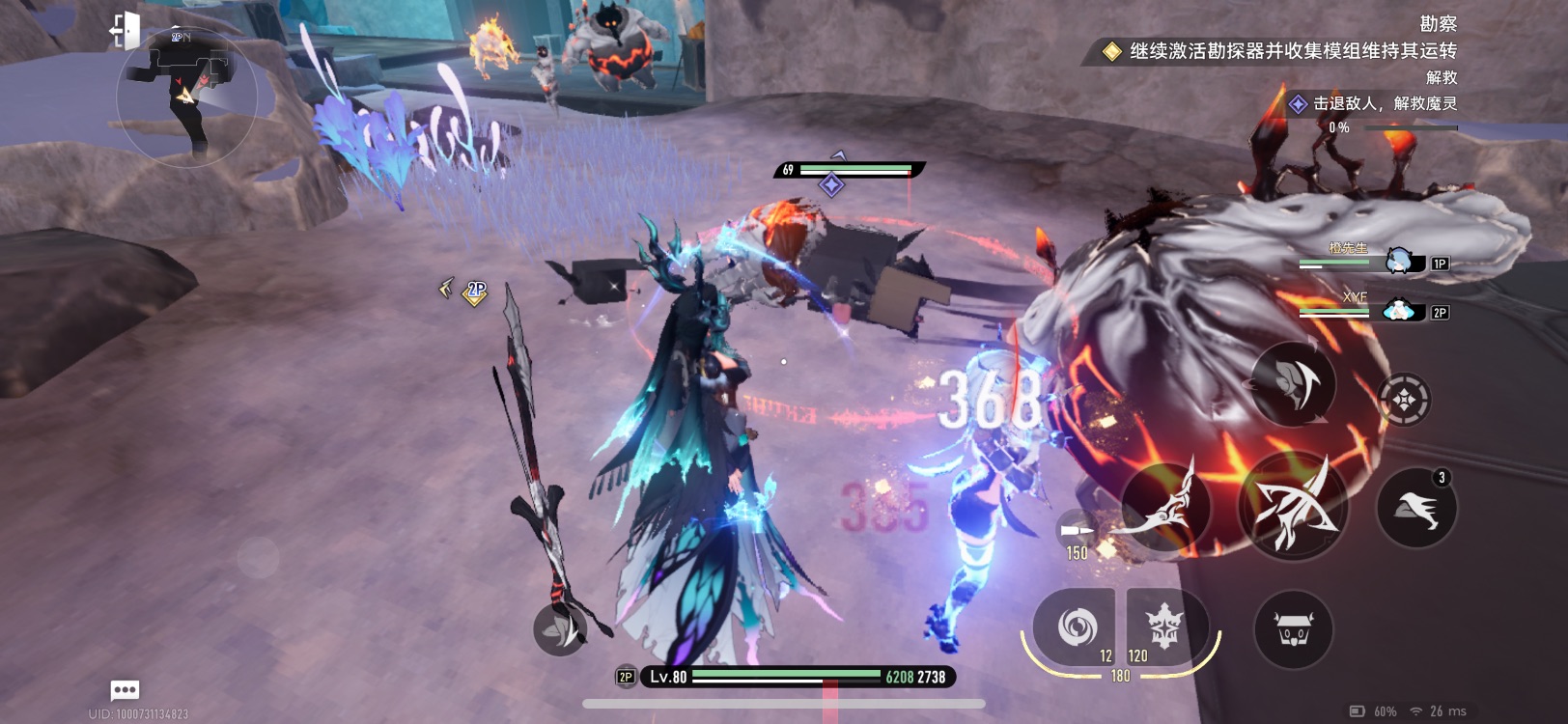This screenshot has width=1568, height=724.
Task: Tap the leaf crescent button near the sword
Action: (x=560, y=629)
